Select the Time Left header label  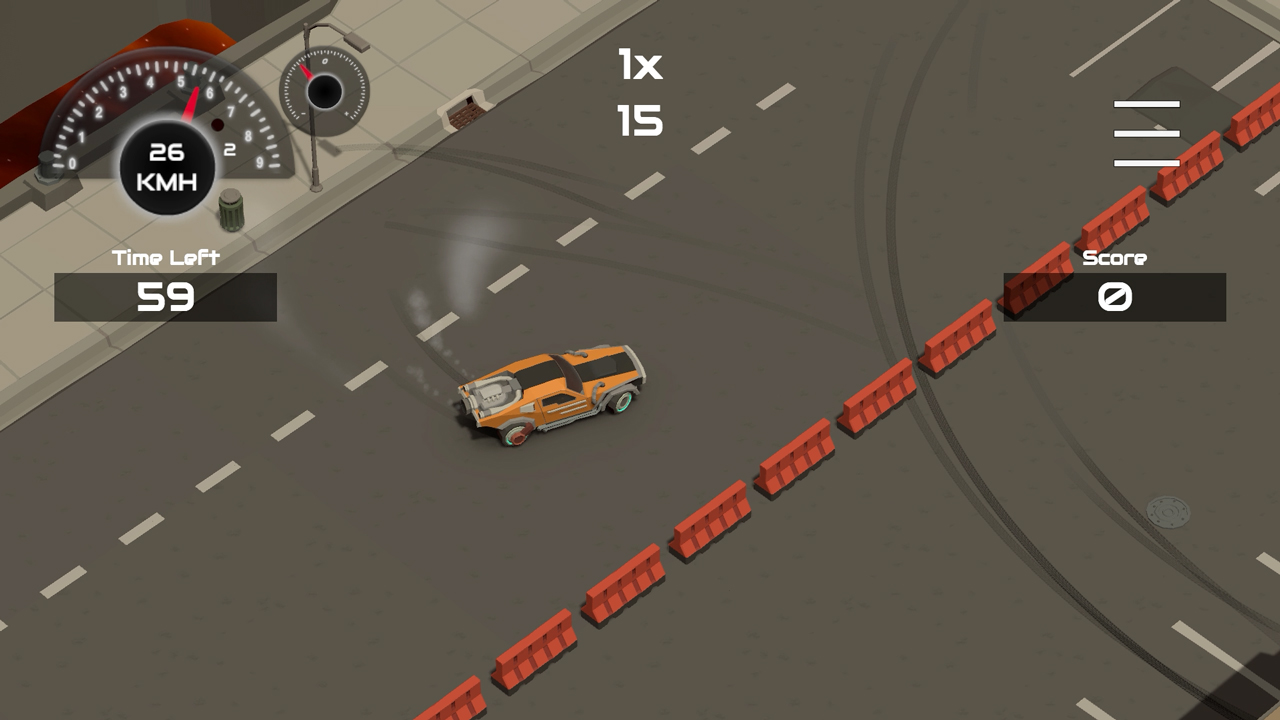[x=165, y=256]
